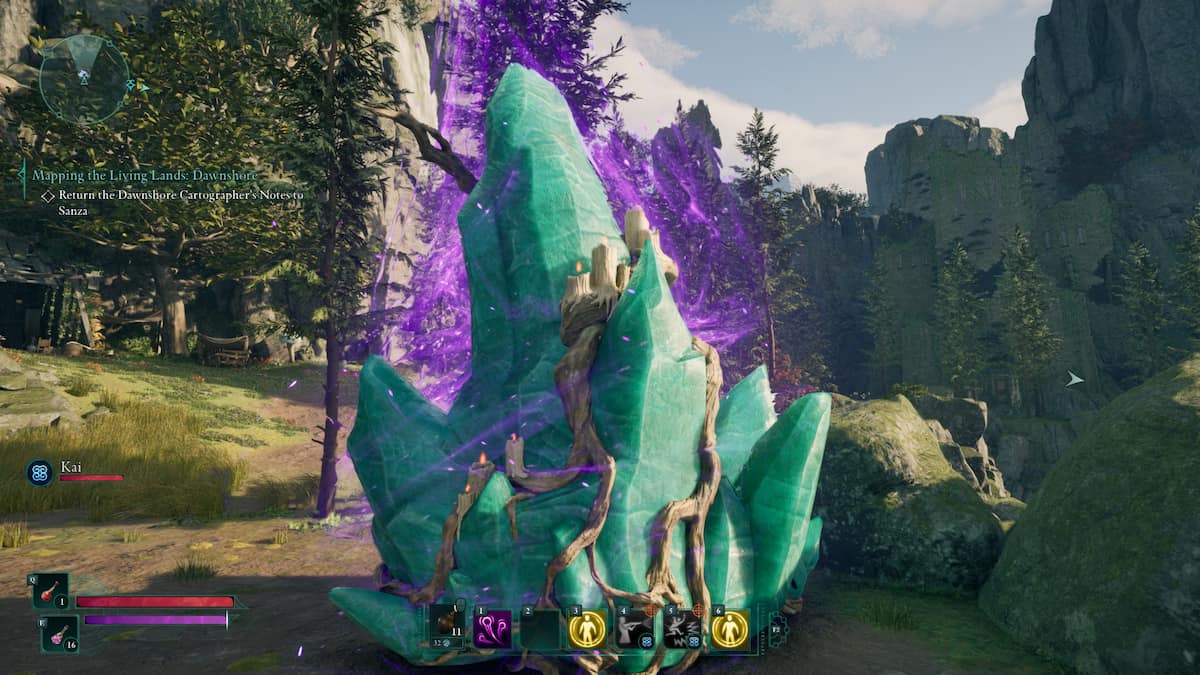
Task: Switch hotbar using the F2 gear icon
Action: tap(777, 630)
